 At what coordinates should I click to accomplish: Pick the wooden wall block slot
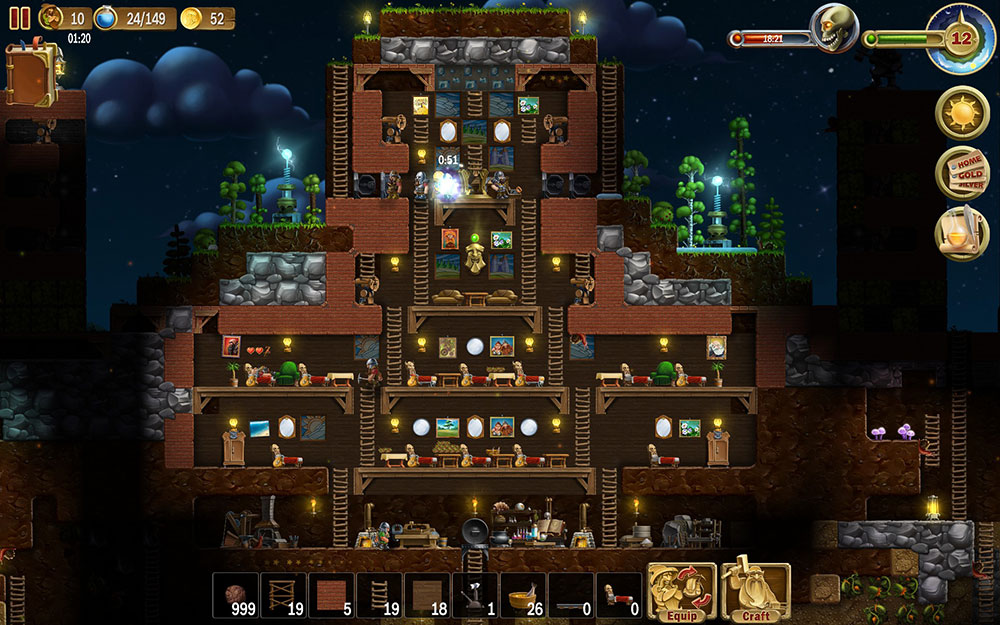[427, 594]
